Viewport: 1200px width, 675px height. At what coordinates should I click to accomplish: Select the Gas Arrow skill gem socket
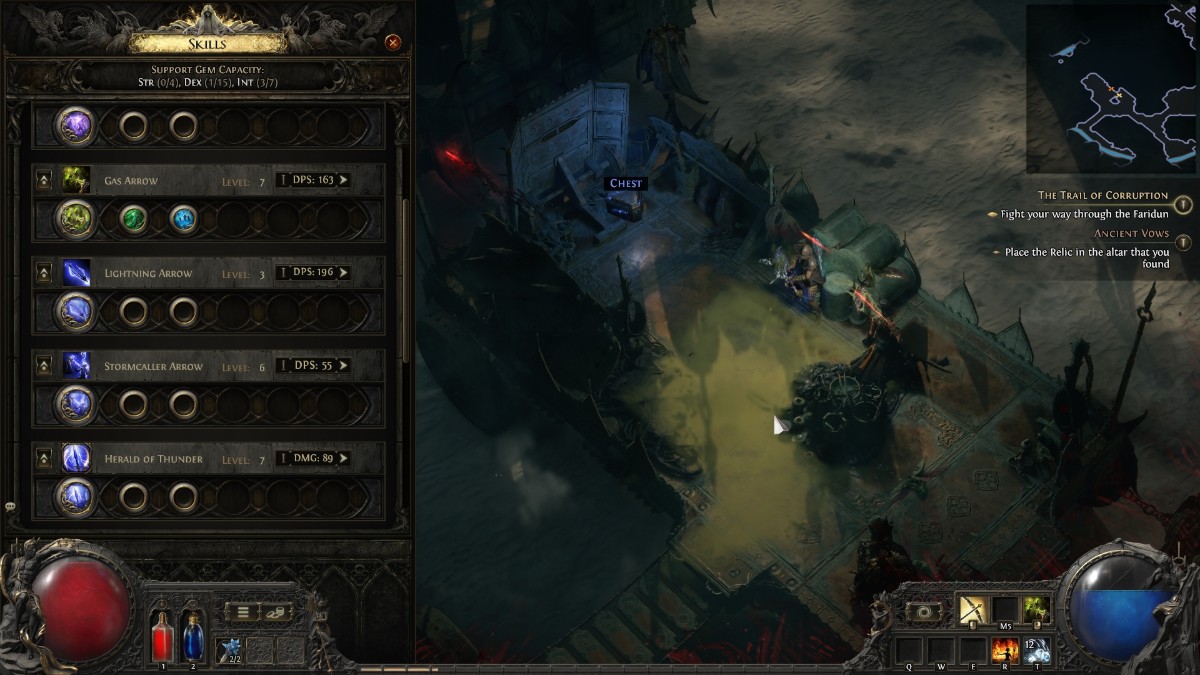pyautogui.click(x=77, y=219)
